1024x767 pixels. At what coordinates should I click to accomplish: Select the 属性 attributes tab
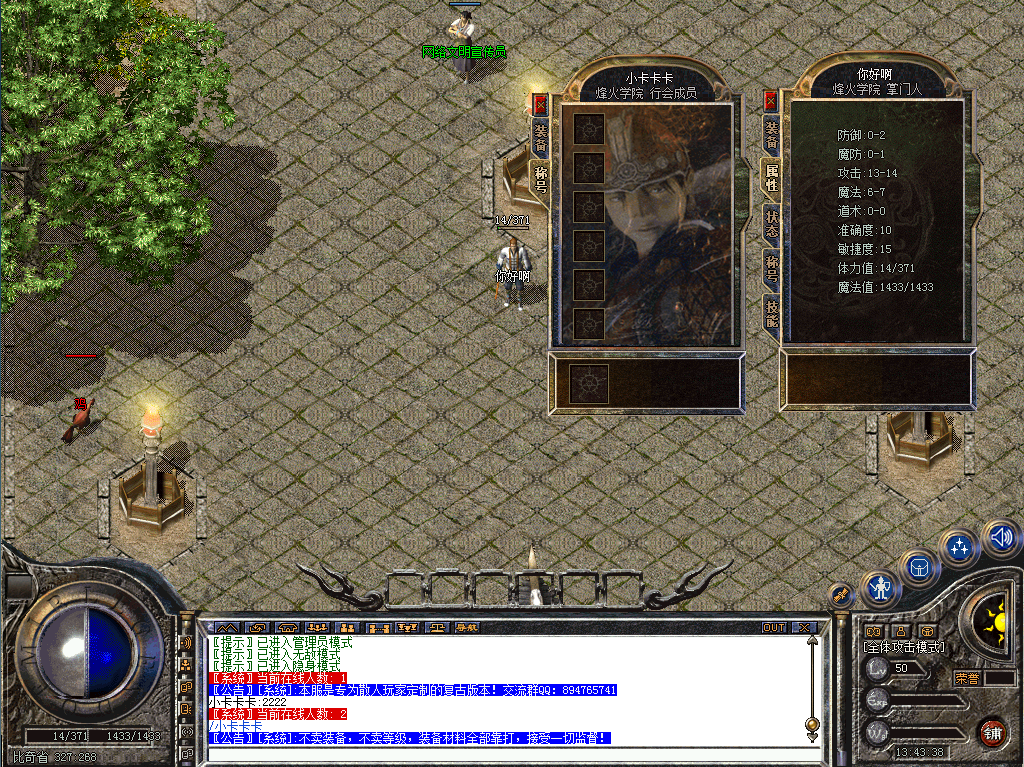tap(771, 176)
